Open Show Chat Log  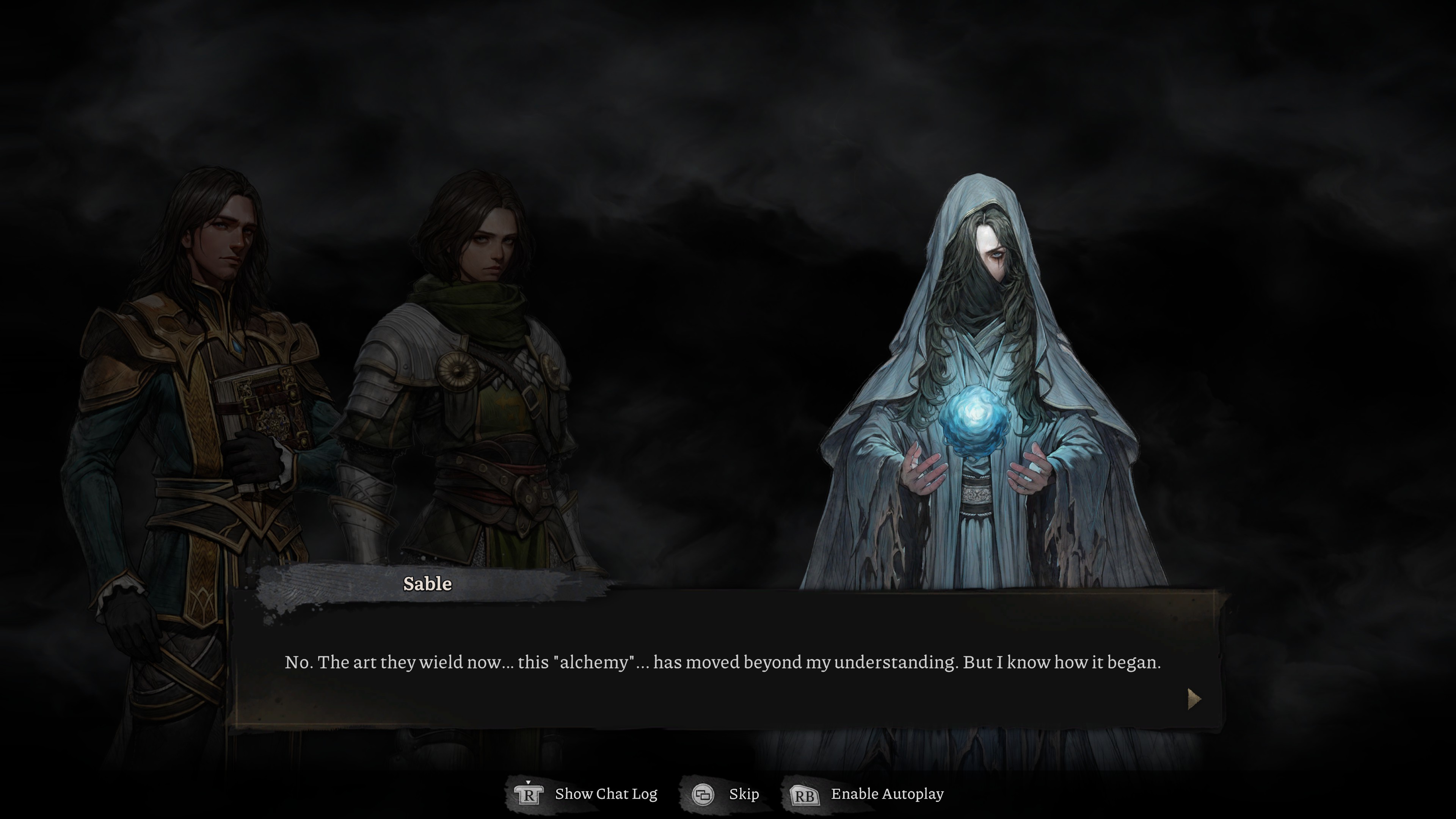coord(587,794)
